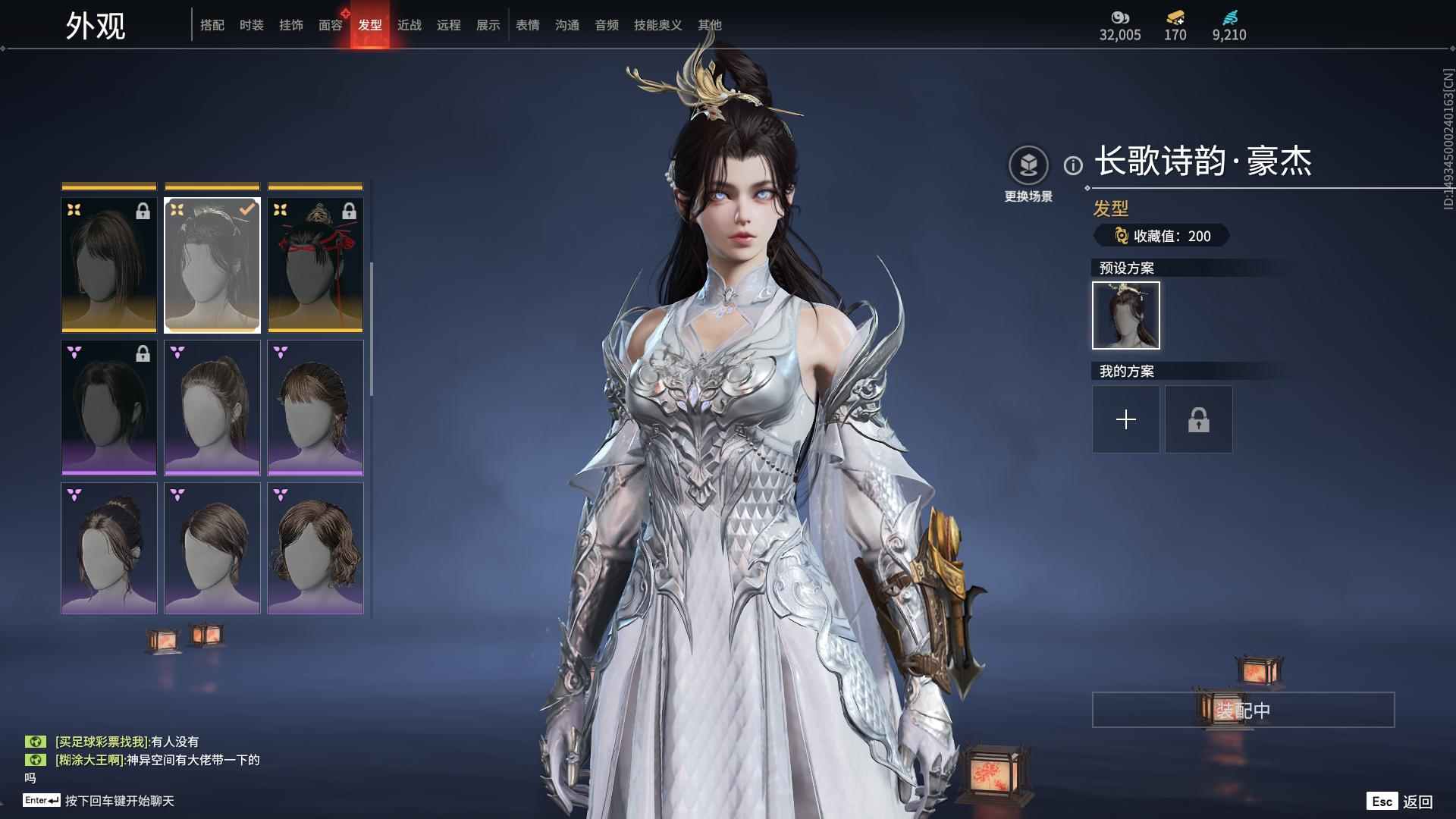
Task: Open the 近战 tab
Action: (x=409, y=25)
